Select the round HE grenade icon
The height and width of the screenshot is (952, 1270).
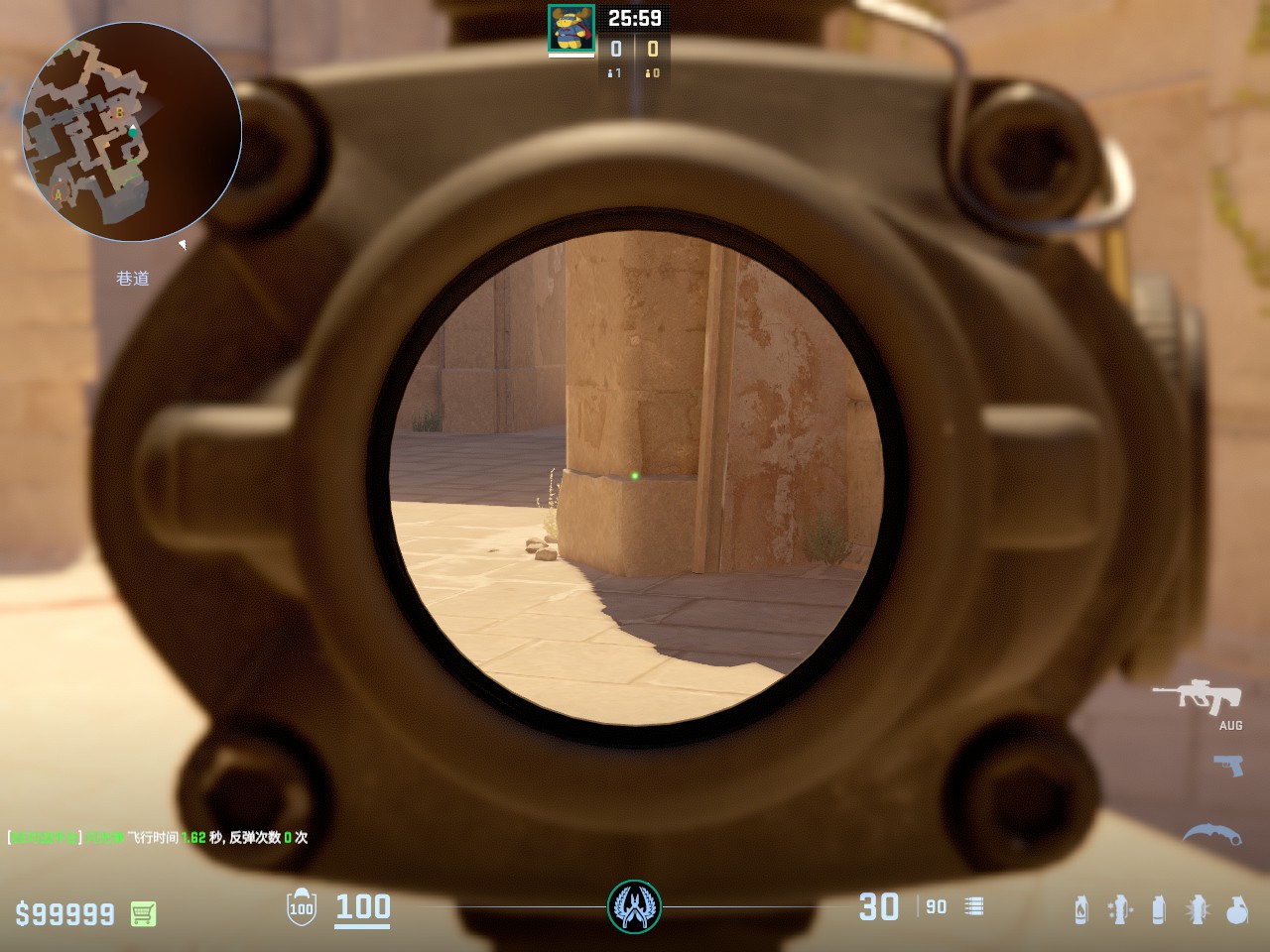1236,909
